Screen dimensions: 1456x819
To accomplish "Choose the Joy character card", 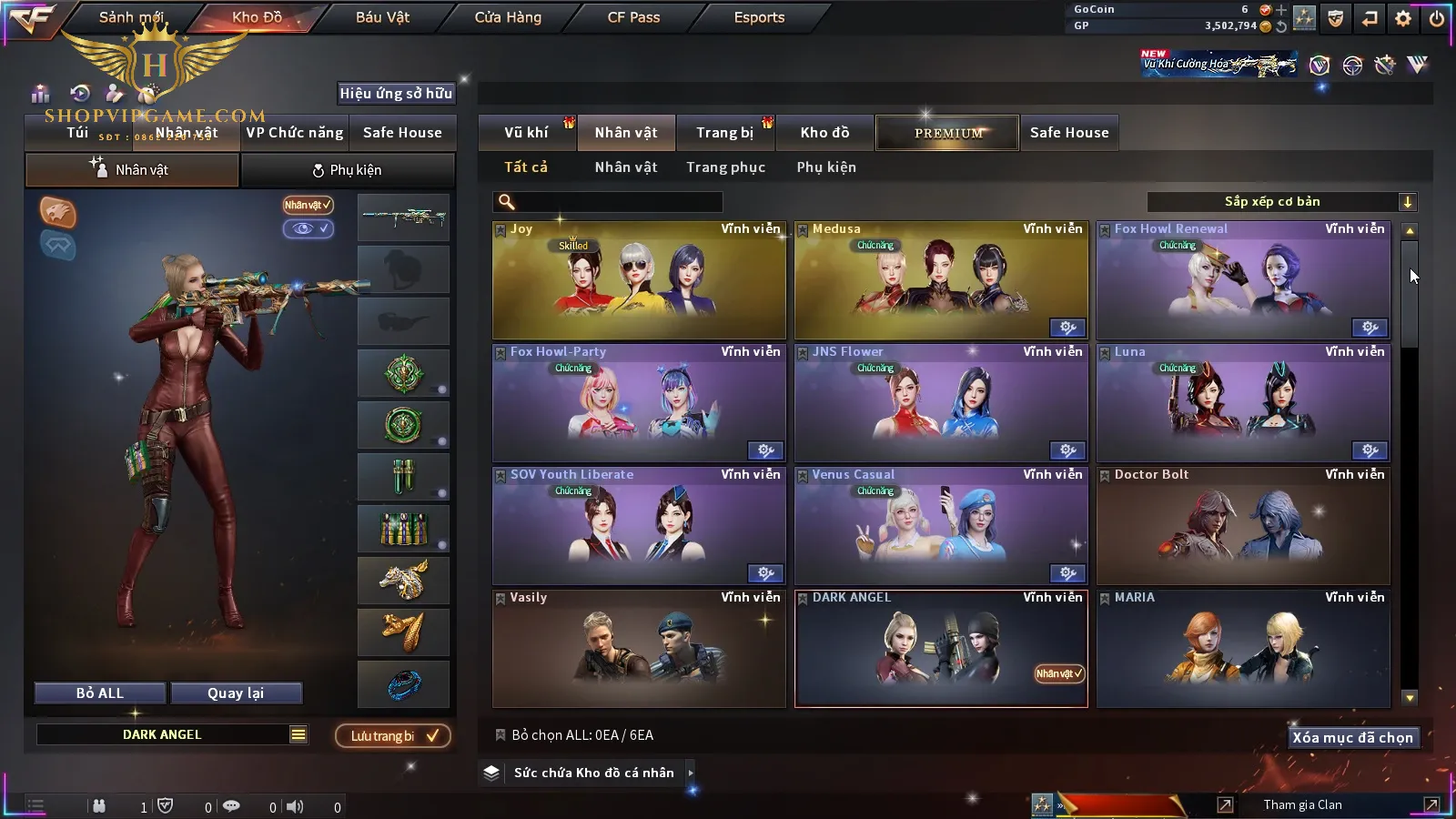I will pyautogui.click(x=639, y=280).
